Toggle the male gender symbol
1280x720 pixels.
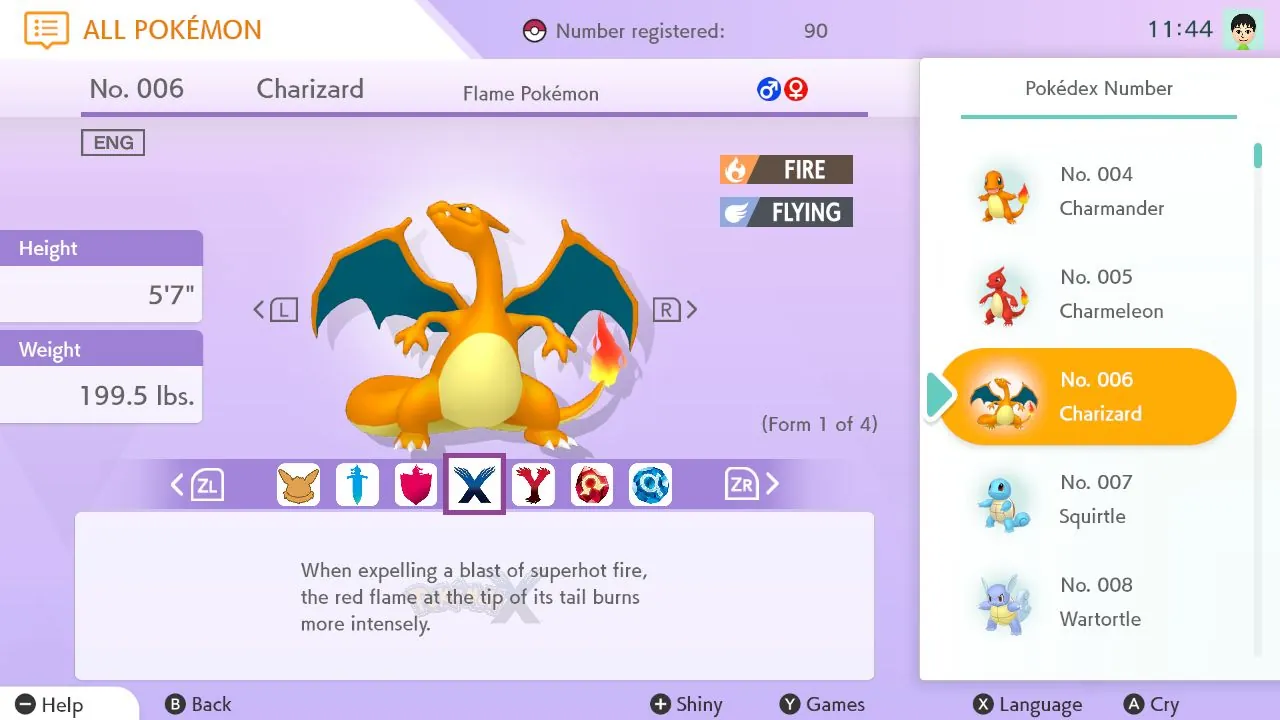(768, 89)
